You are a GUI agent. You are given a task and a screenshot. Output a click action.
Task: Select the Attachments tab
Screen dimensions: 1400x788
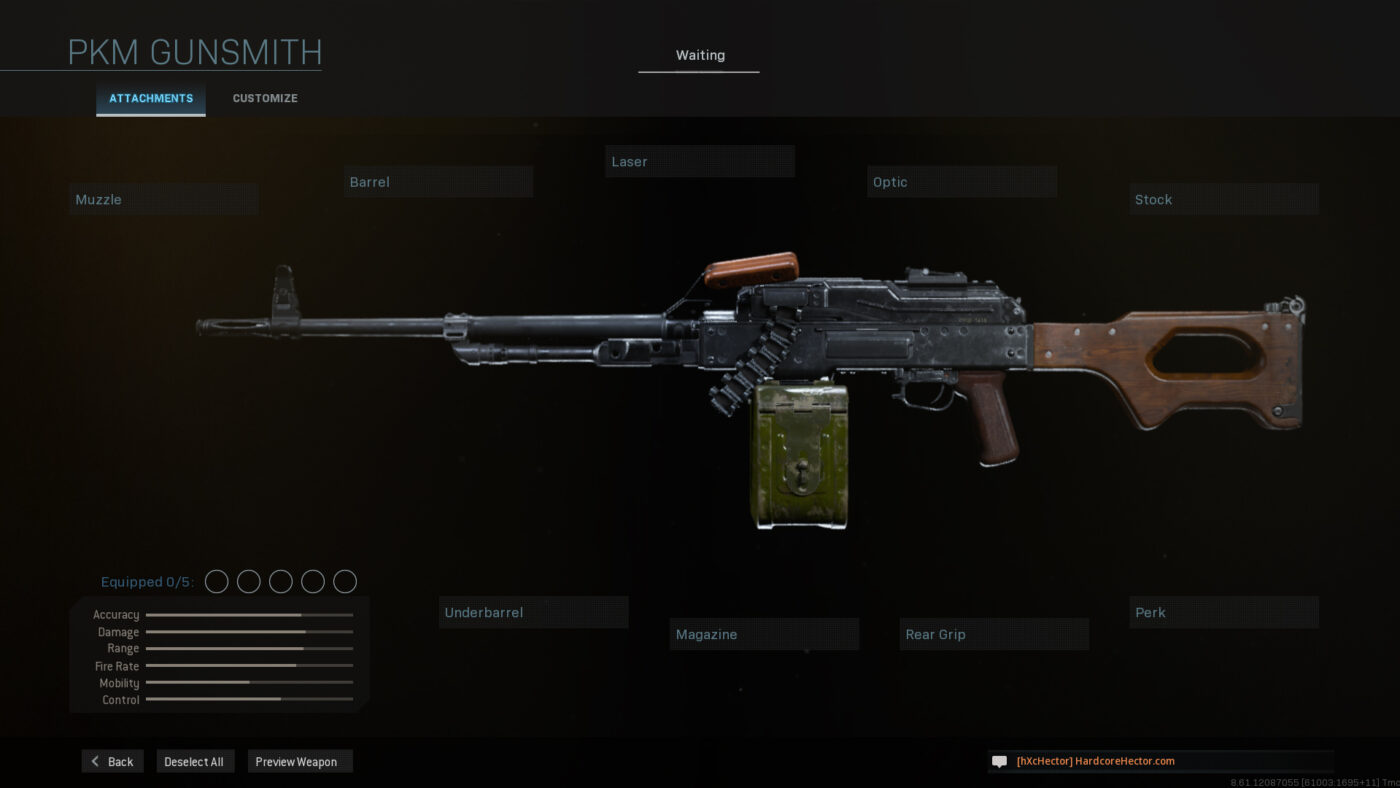[x=151, y=99]
